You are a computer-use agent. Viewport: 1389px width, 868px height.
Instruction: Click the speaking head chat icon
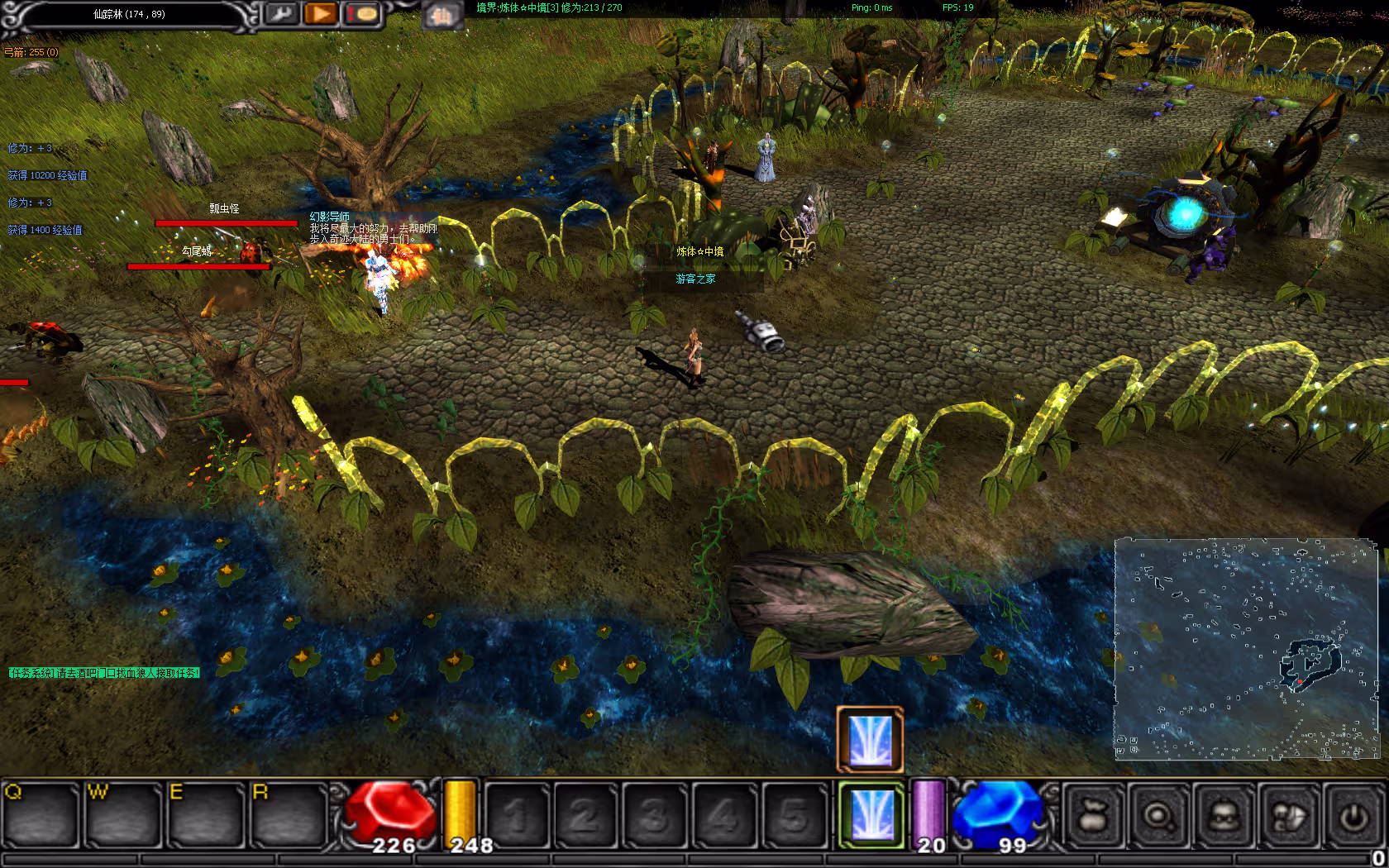point(1288,817)
